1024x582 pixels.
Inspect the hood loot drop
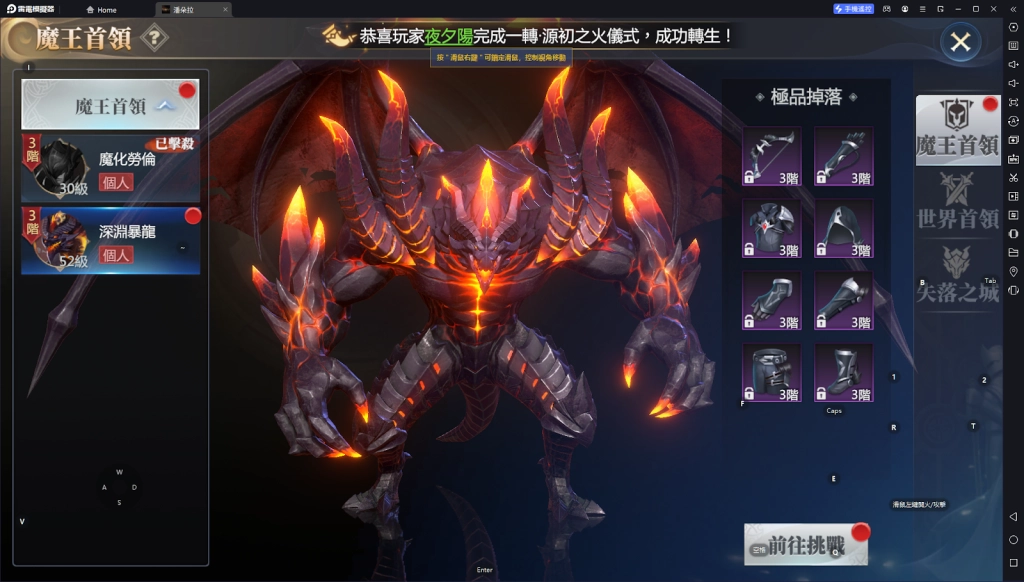[x=843, y=228]
